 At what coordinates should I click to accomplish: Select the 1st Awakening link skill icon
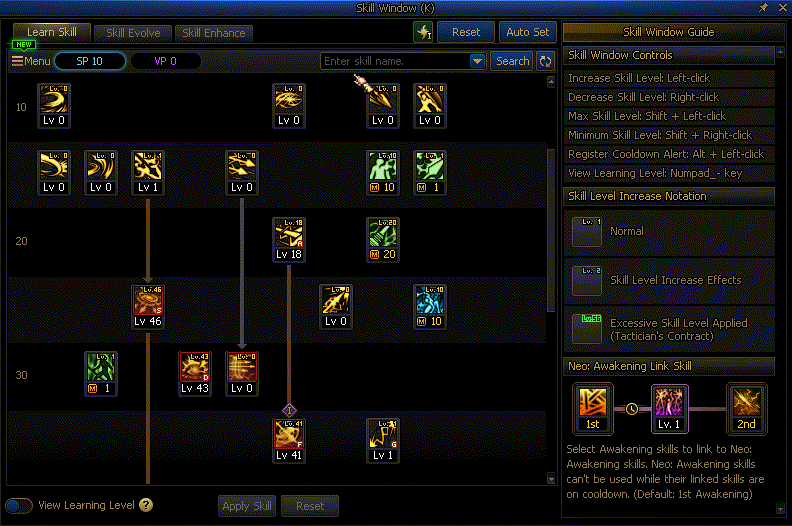pyautogui.click(x=592, y=408)
